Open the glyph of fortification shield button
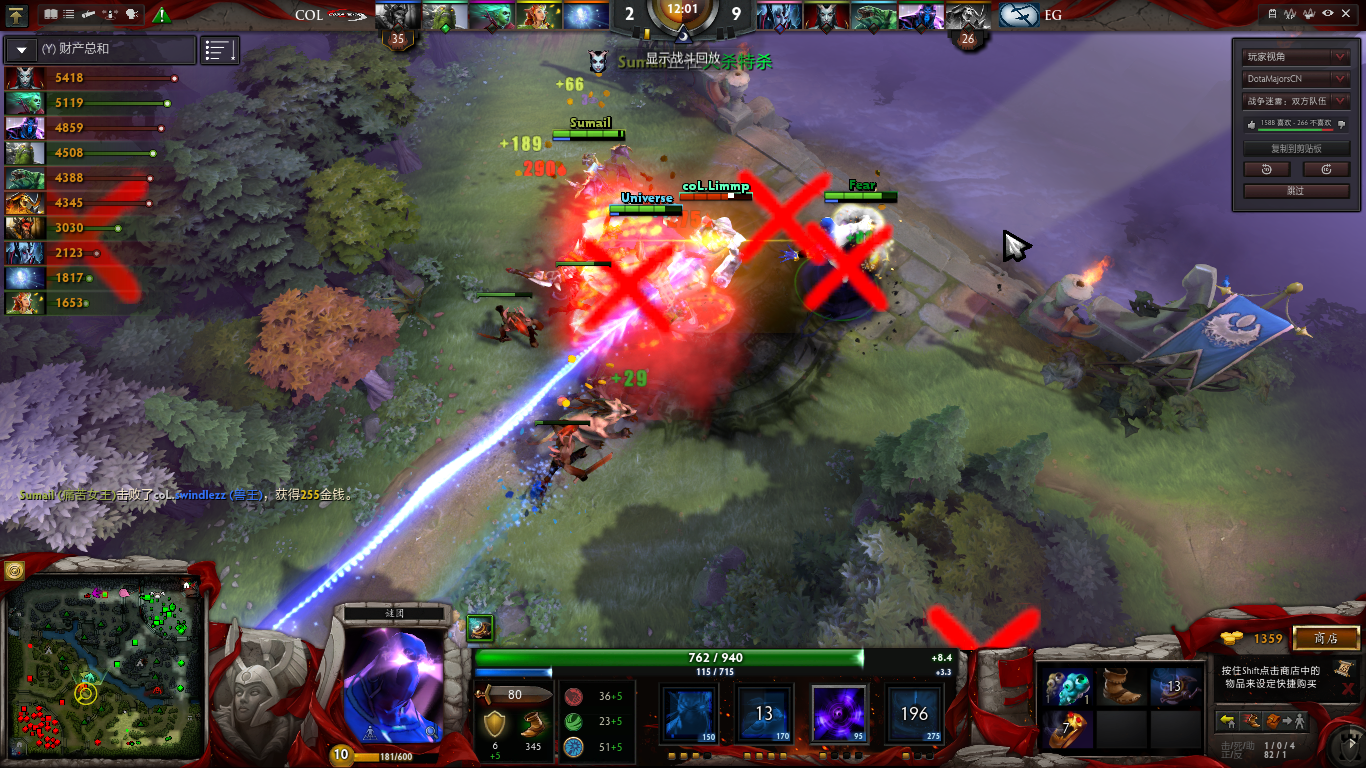1366x768 pixels. click(14, 571)
